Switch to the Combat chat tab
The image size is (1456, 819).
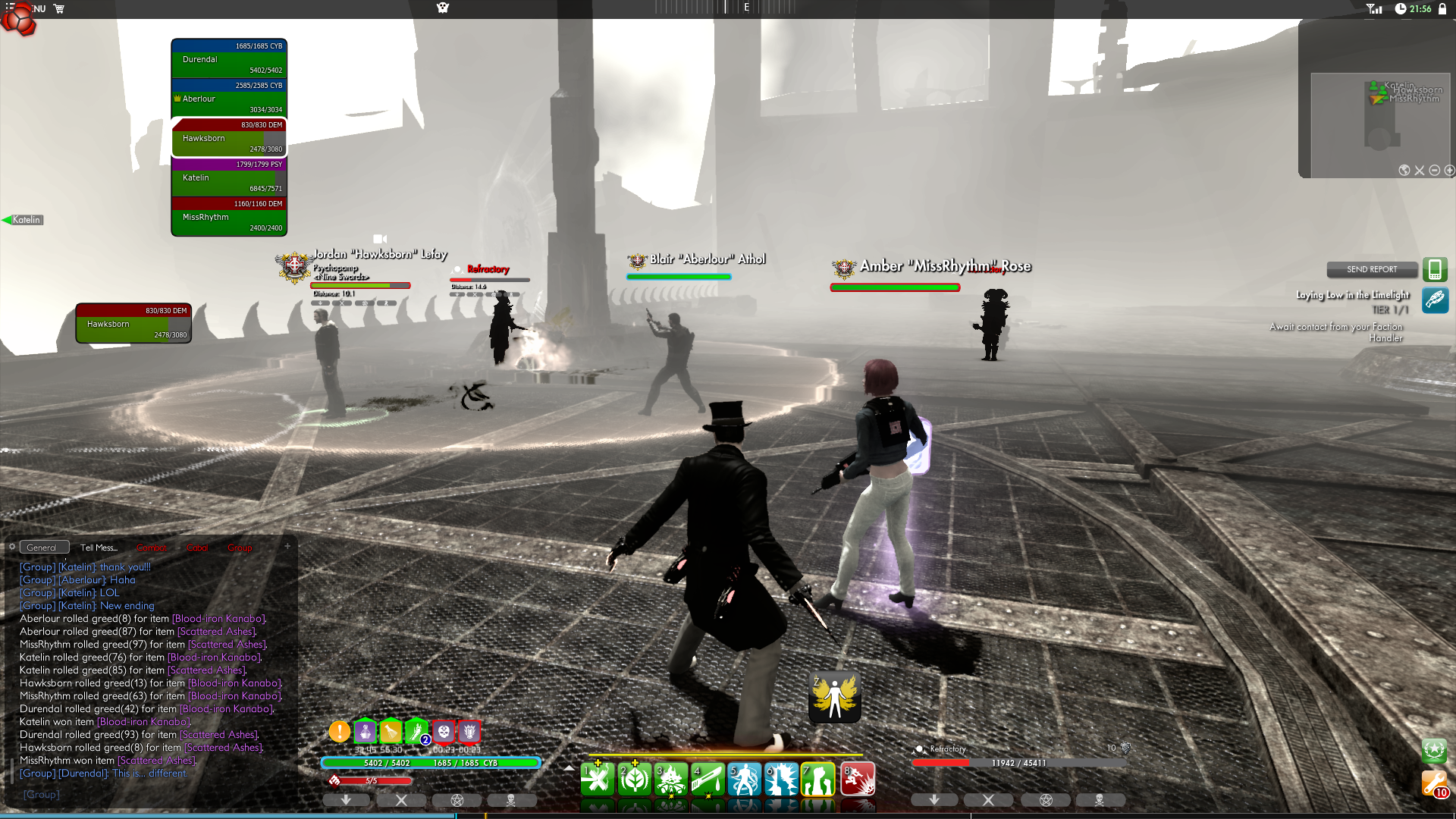[151, 548]
